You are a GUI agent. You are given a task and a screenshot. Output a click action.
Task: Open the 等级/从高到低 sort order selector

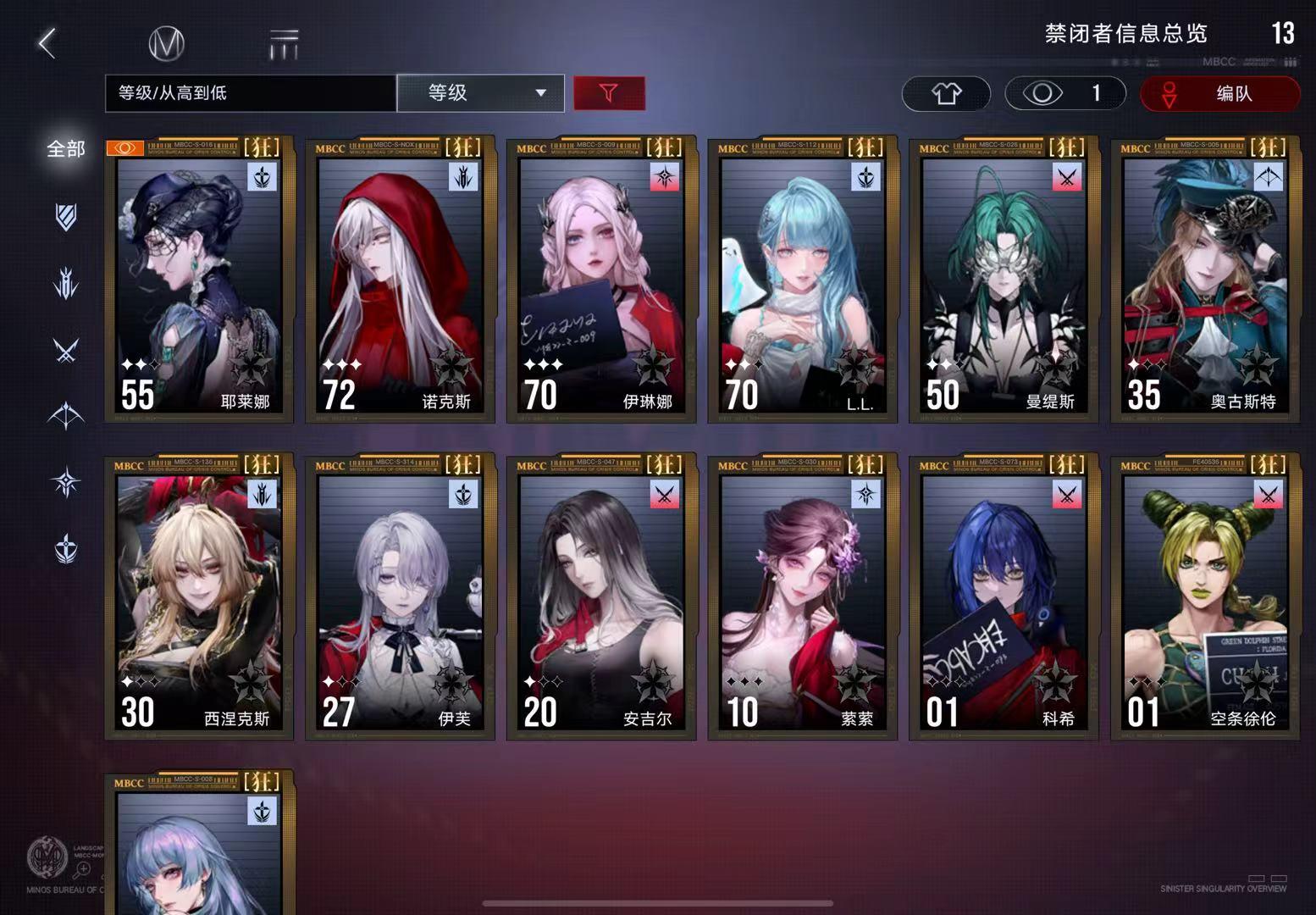tap(249, 93)
